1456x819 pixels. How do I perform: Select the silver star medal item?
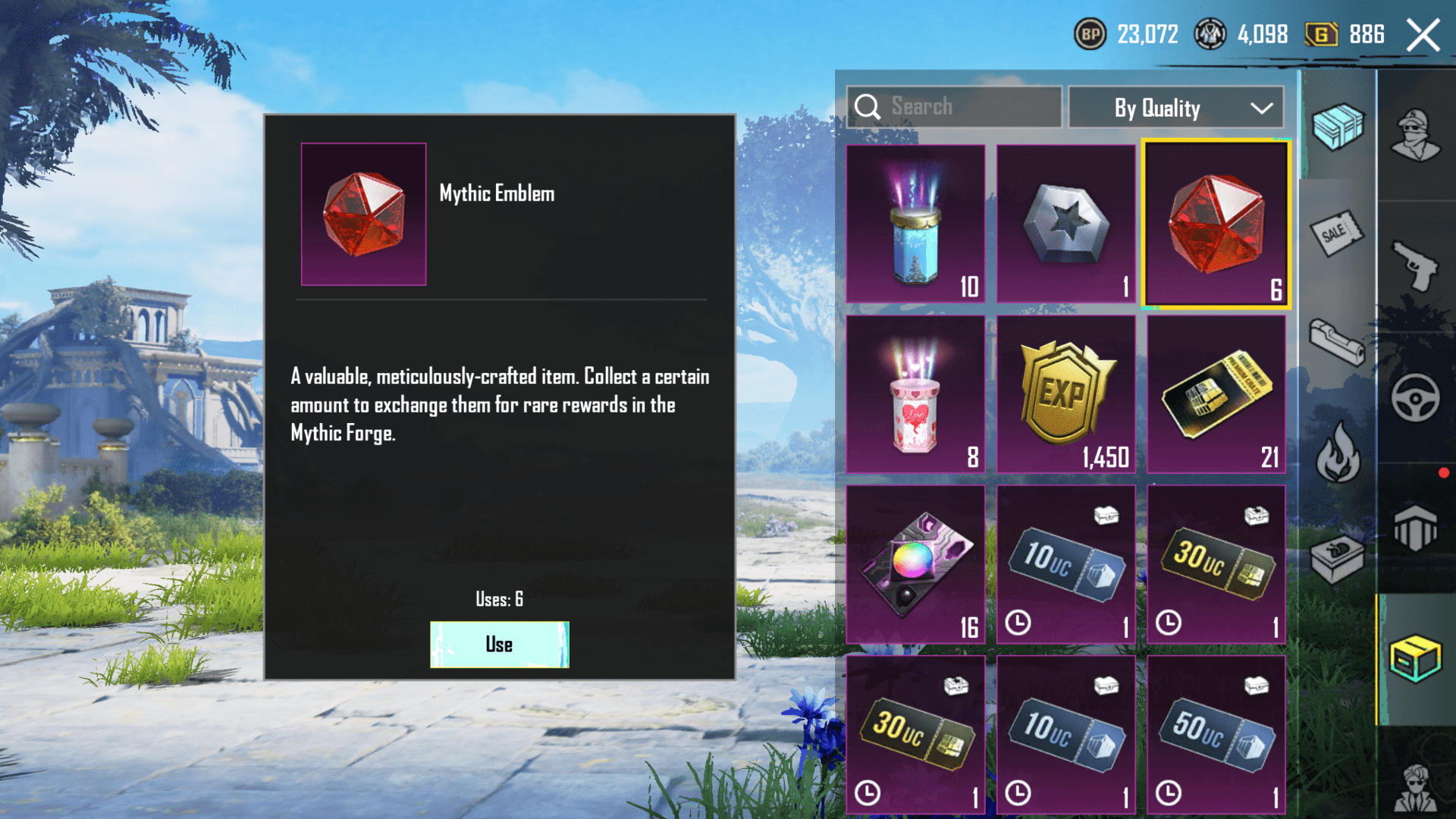coord(1065,224)
